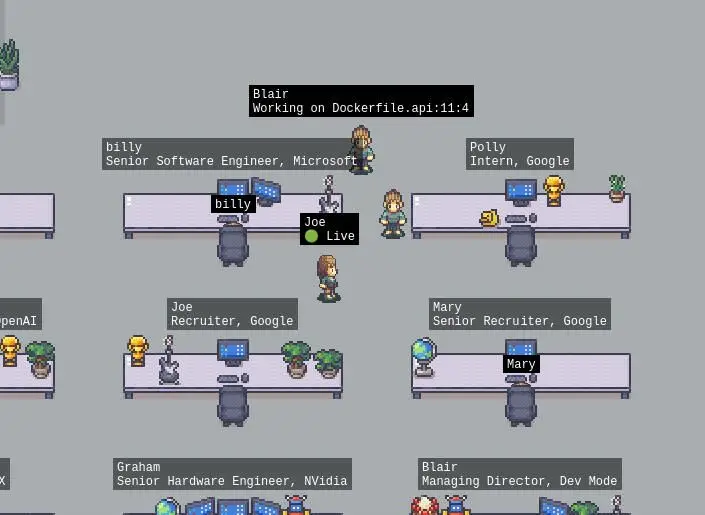Open billy's Senior Software Engineer desk label
The image size is (705, 515).
coord(231,154)
